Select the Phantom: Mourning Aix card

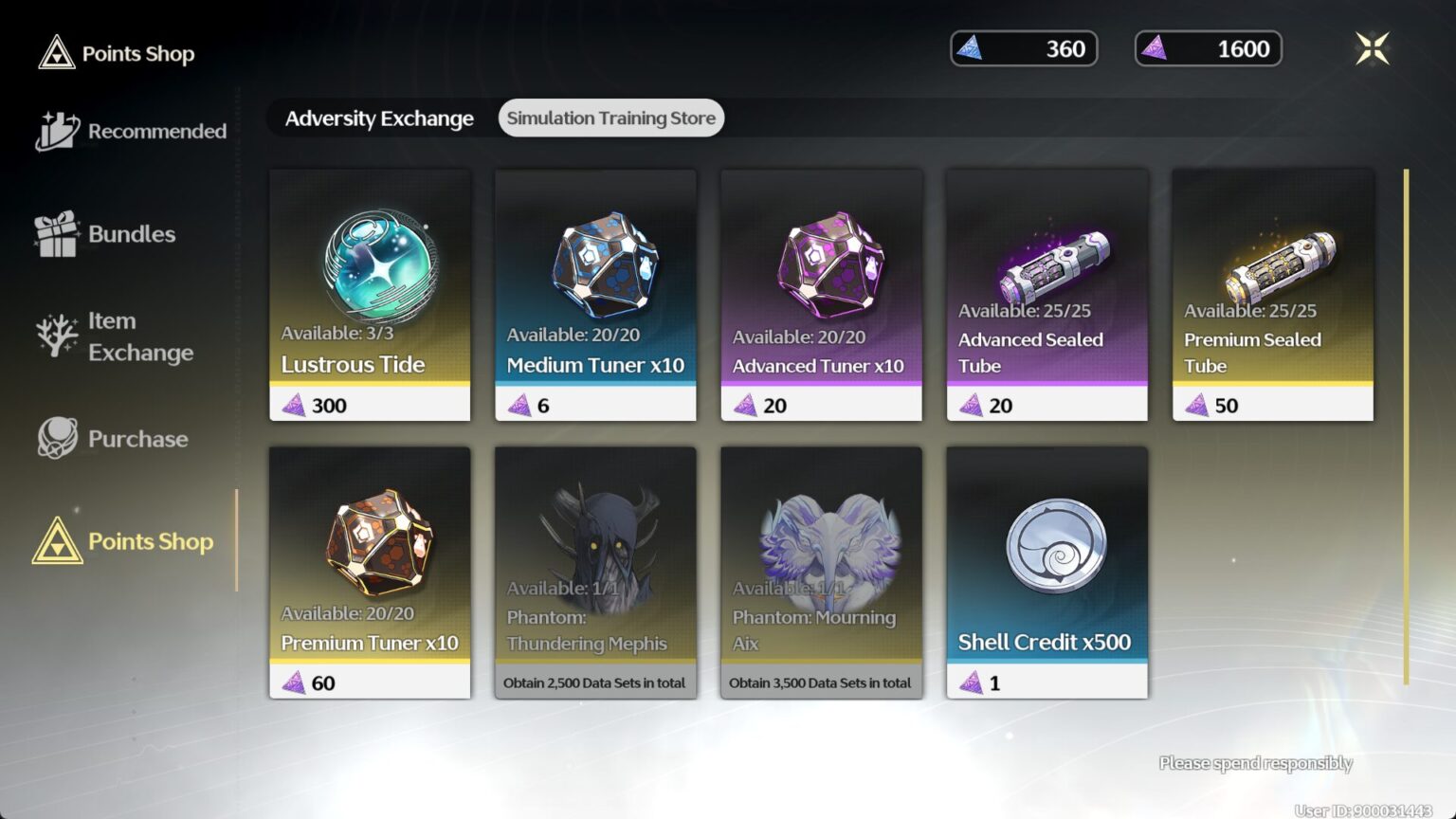[821, 569]
